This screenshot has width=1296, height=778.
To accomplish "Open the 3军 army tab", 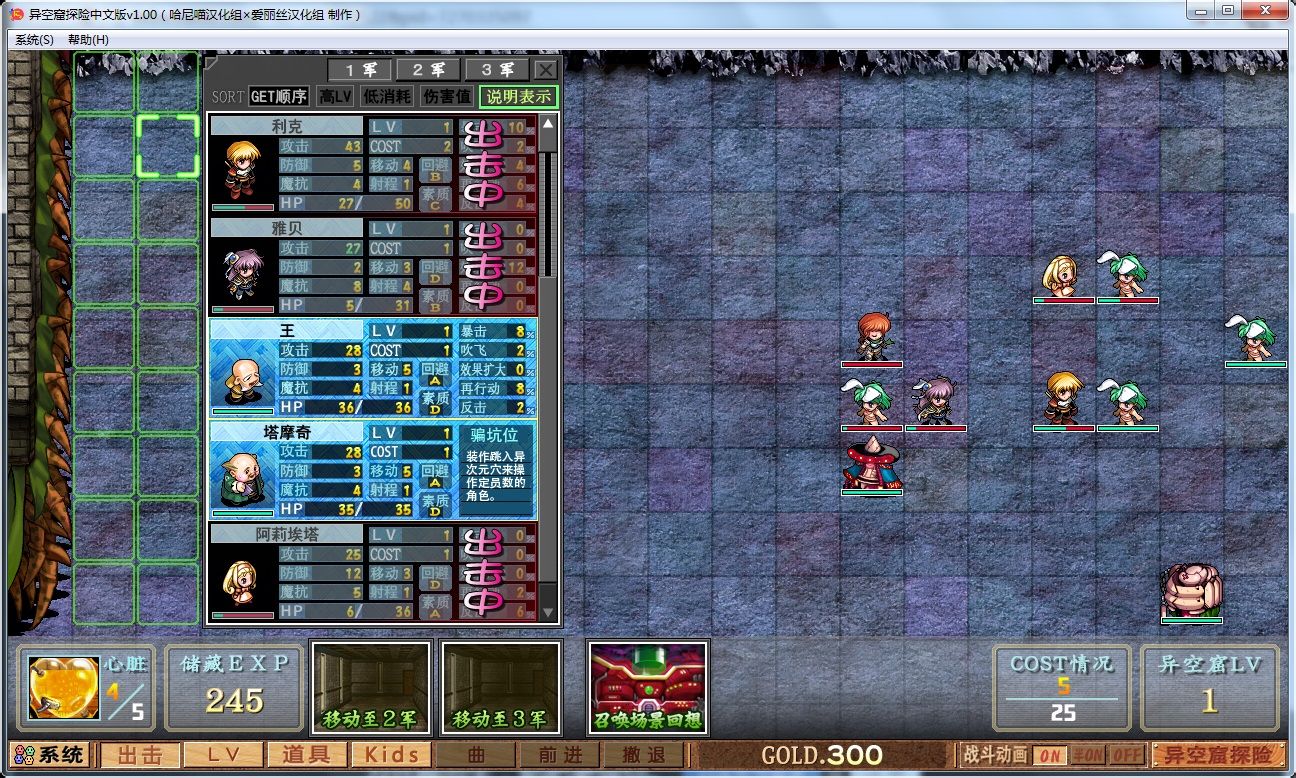I will [x=497, y=70].
